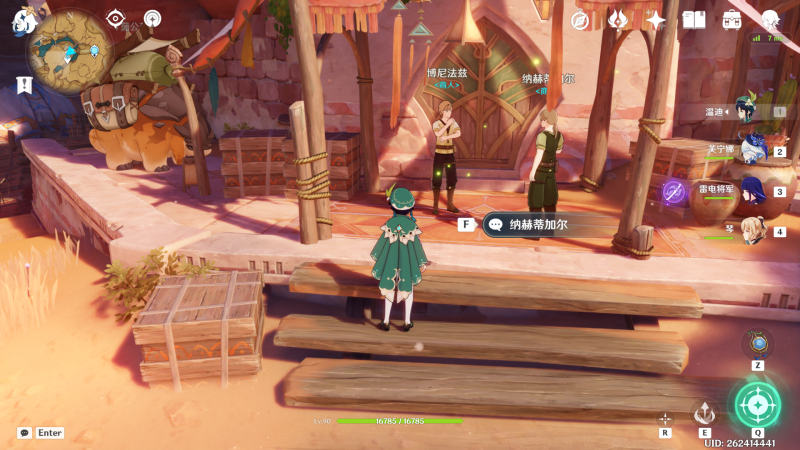Open the circular minimap

[x=70, y=50]
